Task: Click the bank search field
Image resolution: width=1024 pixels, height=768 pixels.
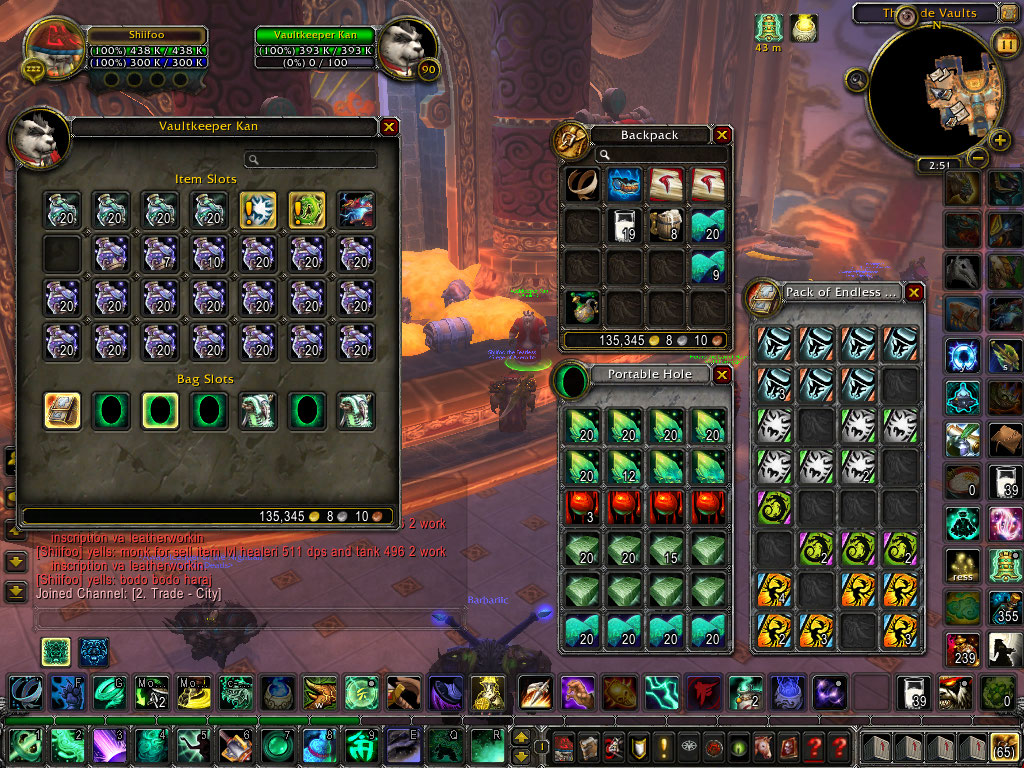Action: coord(312,159)
